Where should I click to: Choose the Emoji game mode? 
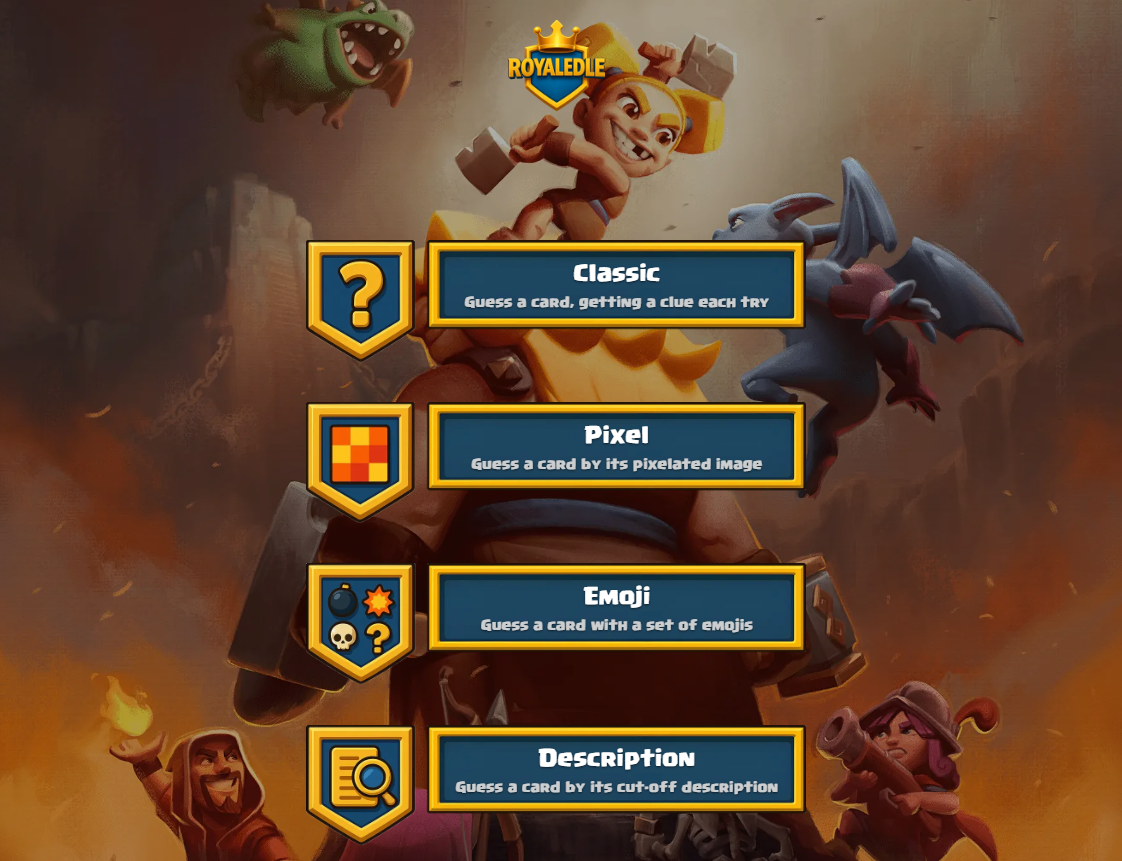tap(616, 607)
